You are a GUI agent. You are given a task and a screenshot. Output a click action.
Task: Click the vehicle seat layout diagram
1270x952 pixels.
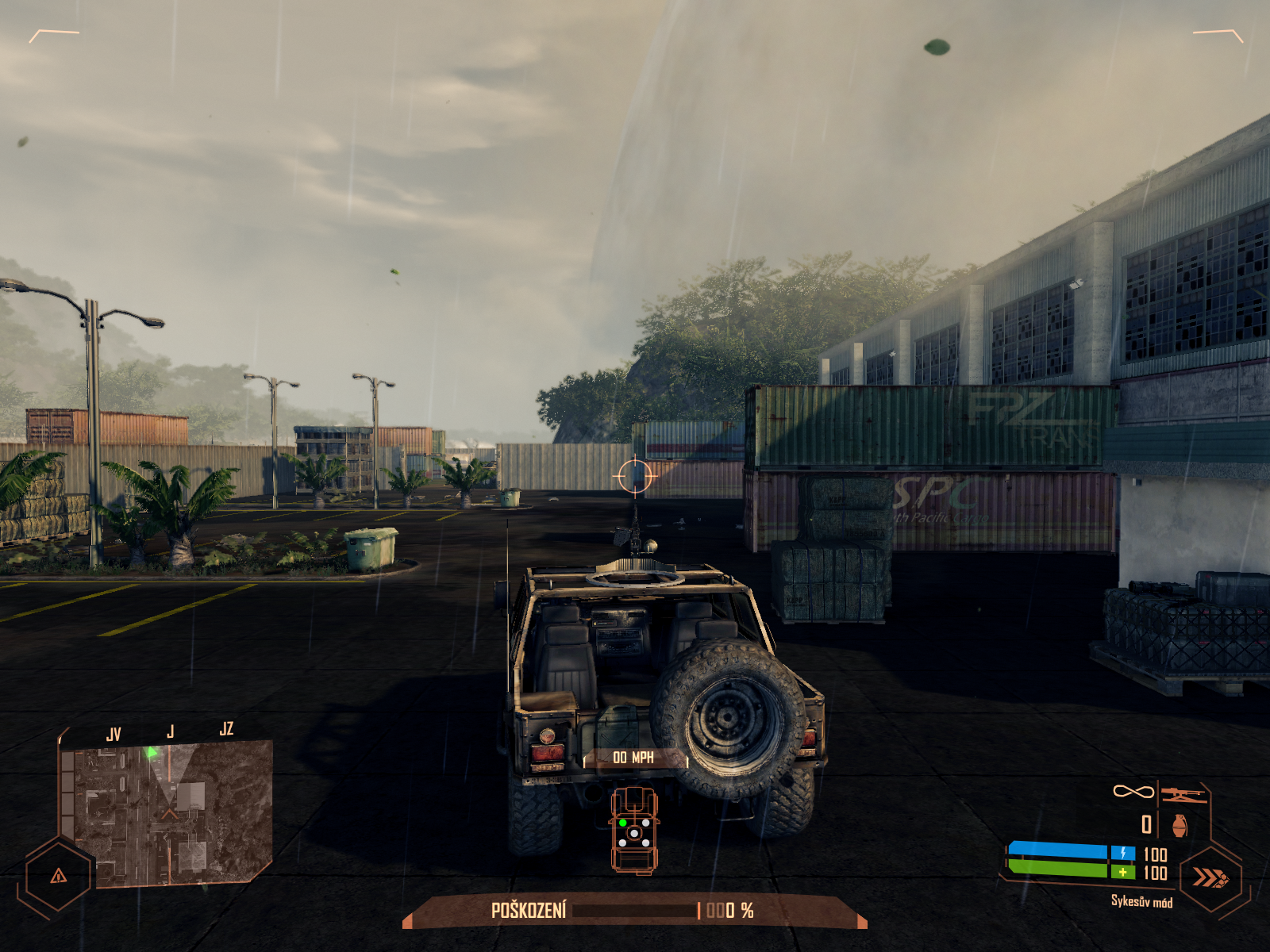[633, 830]
